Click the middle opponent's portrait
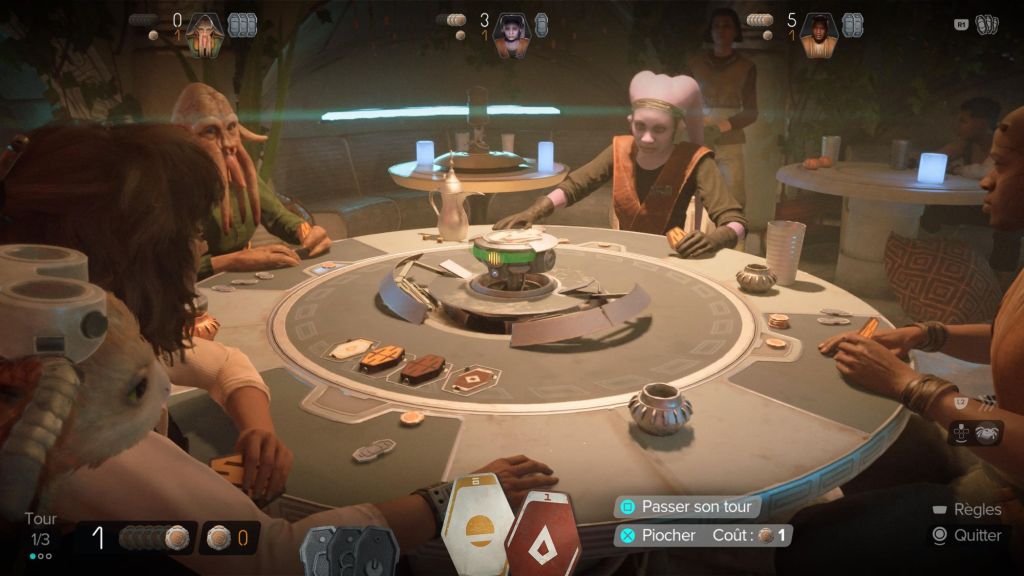This screenshot has height=576, width=1024. coord(510,34)
